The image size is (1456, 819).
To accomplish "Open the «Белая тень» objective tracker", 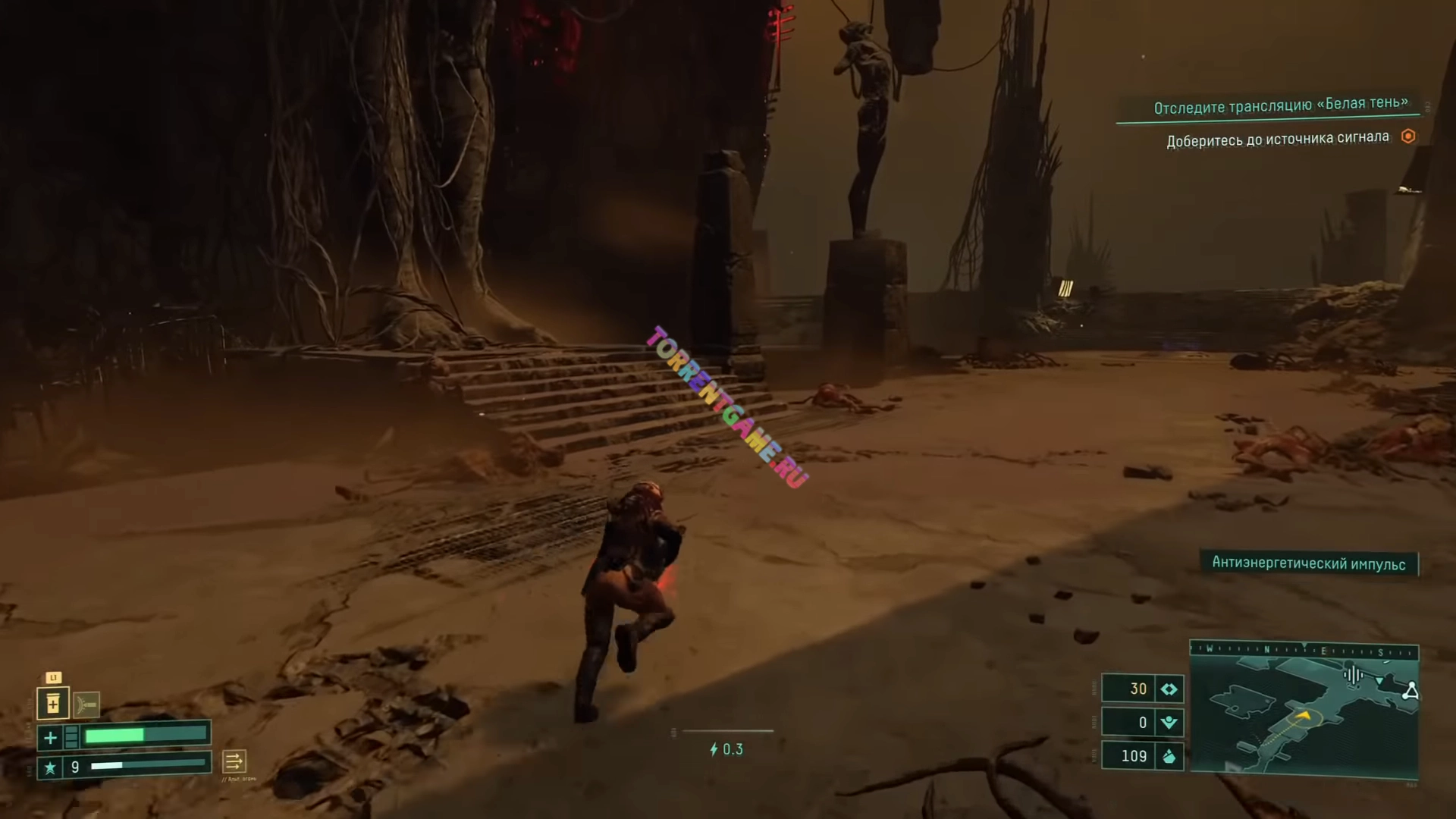I will [1280, 105].
